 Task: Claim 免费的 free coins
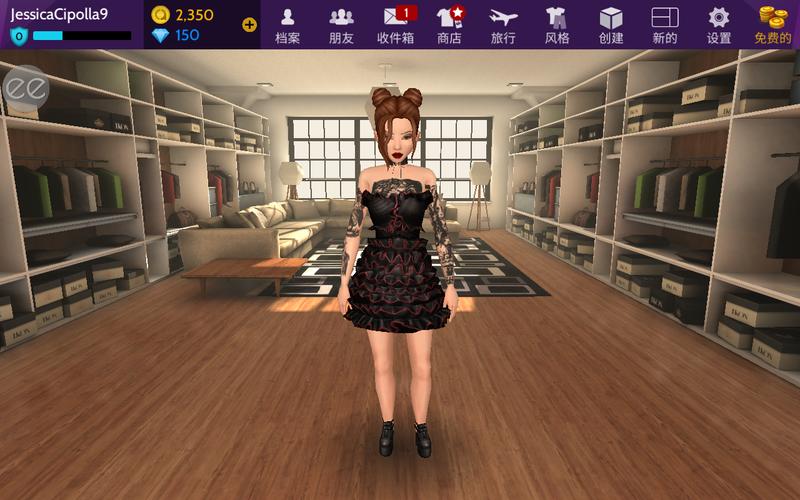pyautogui.click(x=773, y=24)
